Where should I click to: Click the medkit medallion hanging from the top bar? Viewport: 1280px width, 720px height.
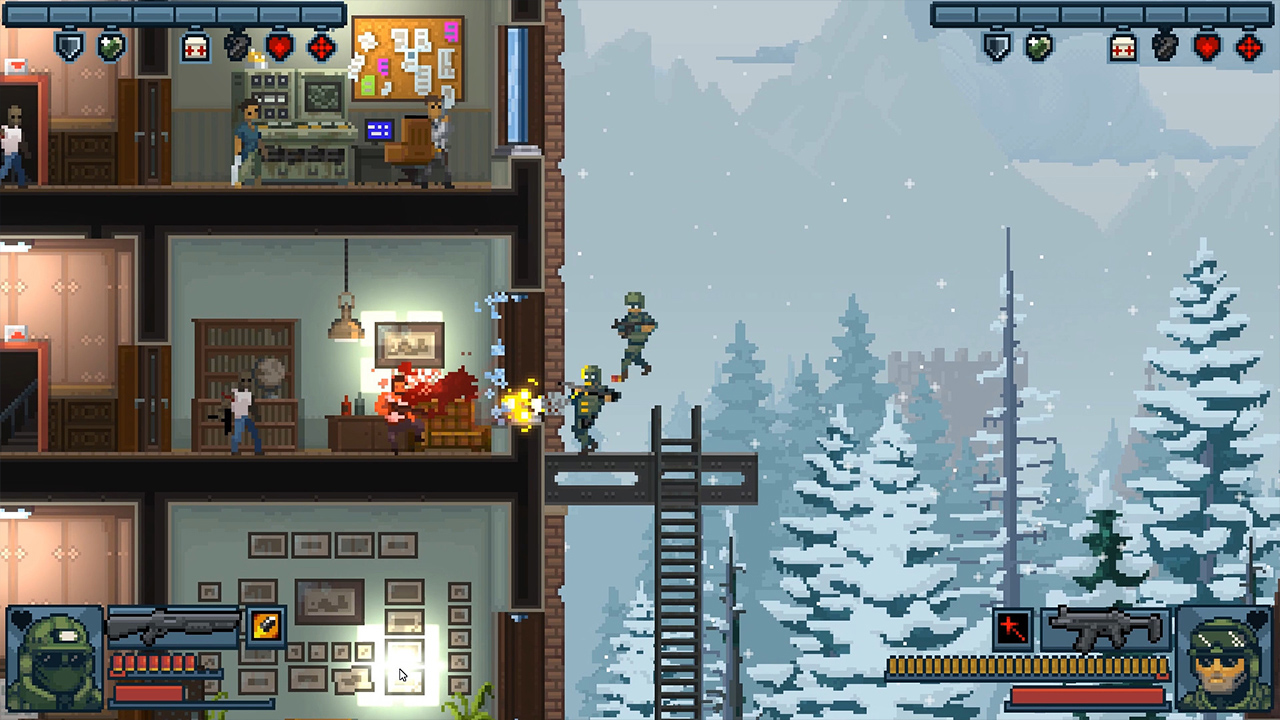[193, 45]
